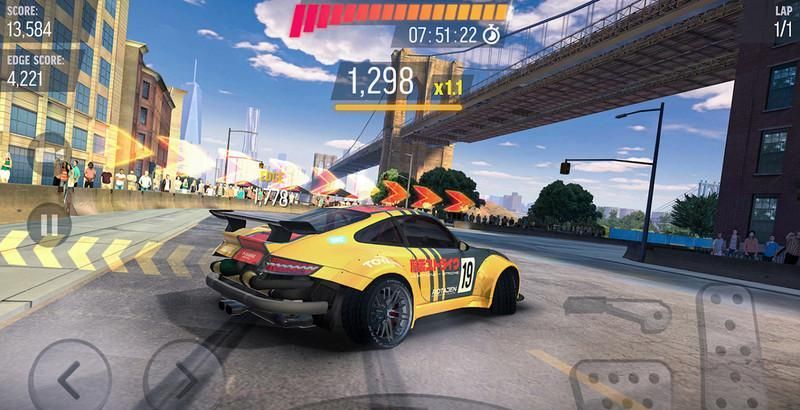
Task: Steer right with the right arrow button
Action: 182,378
